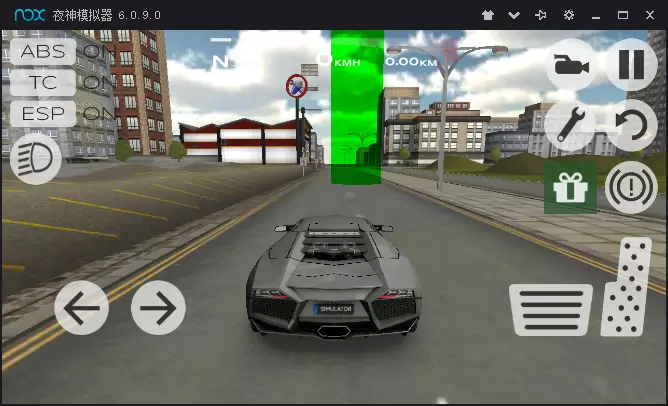Close the Nox emulator window
This screenshot has width=668, height=406.
(649, 15)
